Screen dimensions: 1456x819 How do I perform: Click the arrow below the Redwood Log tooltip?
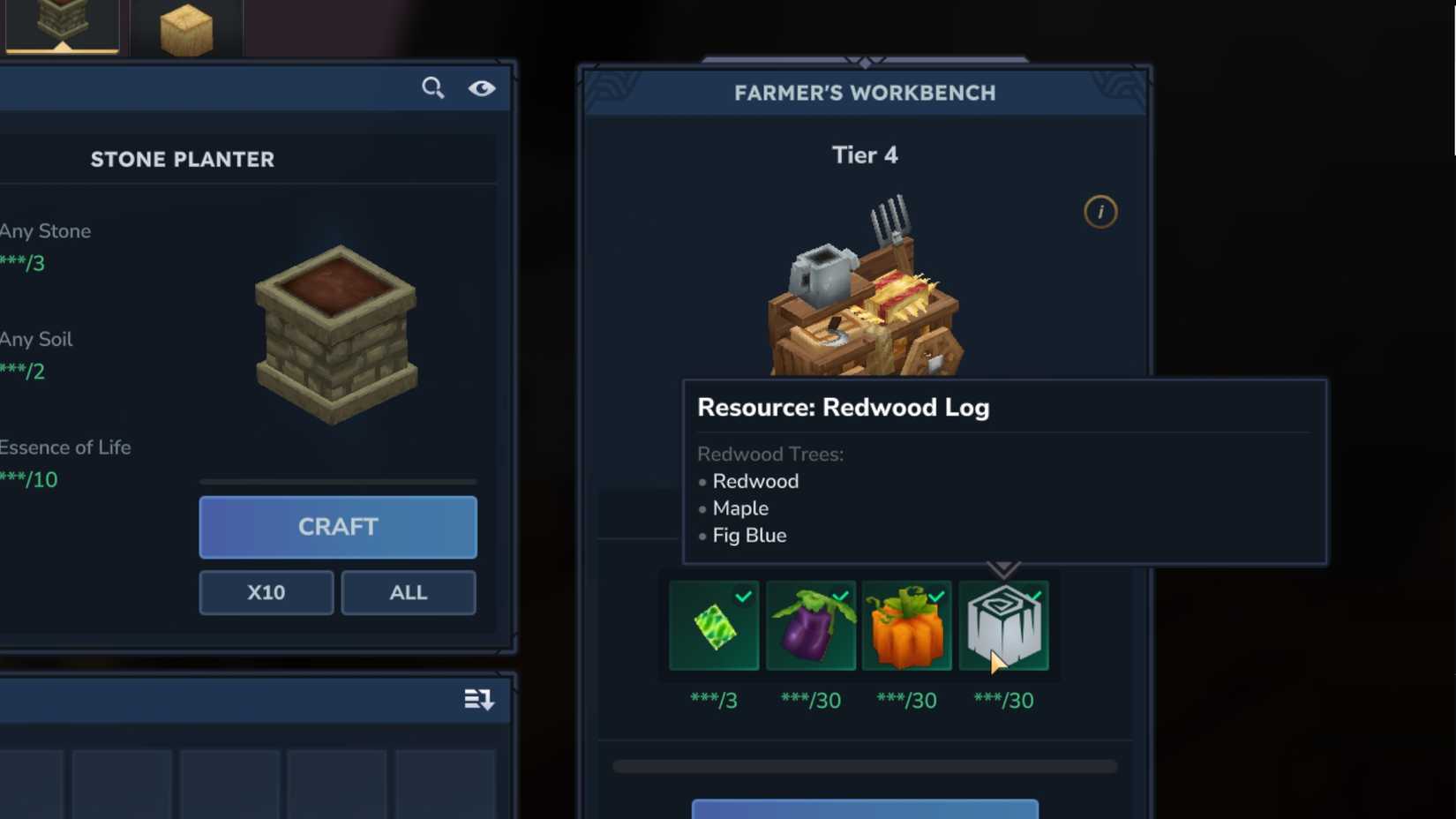(x=1004, y=569)
